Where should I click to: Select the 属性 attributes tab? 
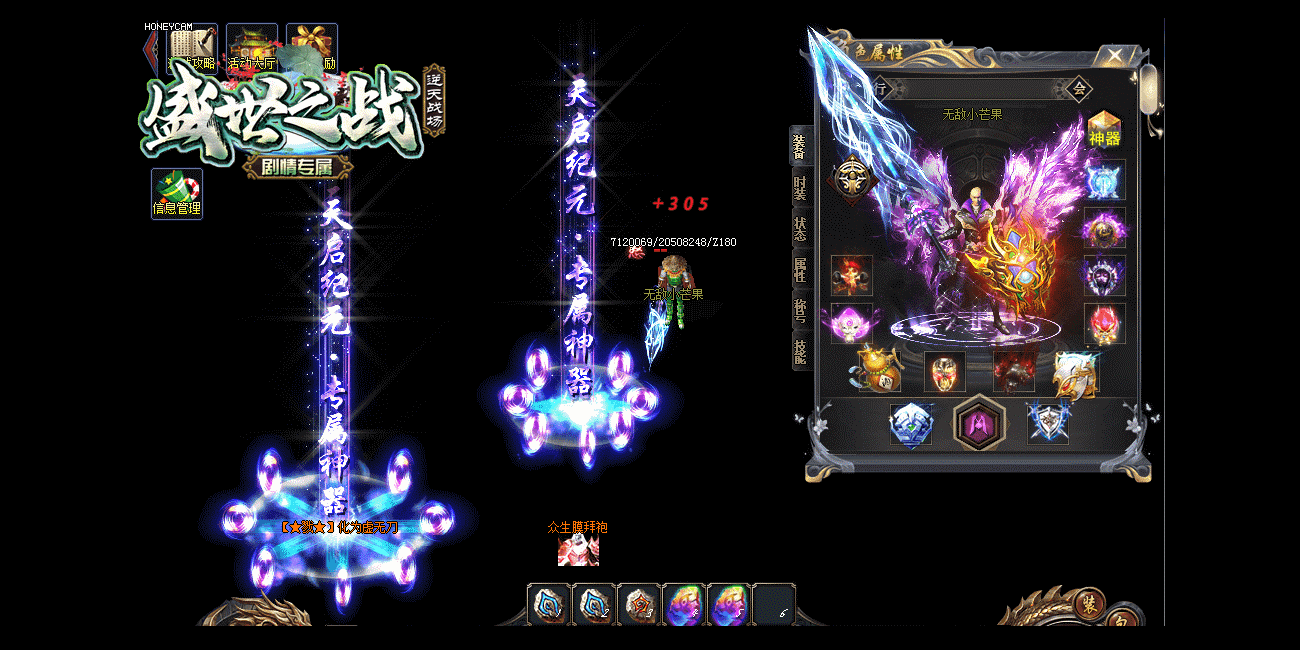pyautogui.click(x=800, y=270)
